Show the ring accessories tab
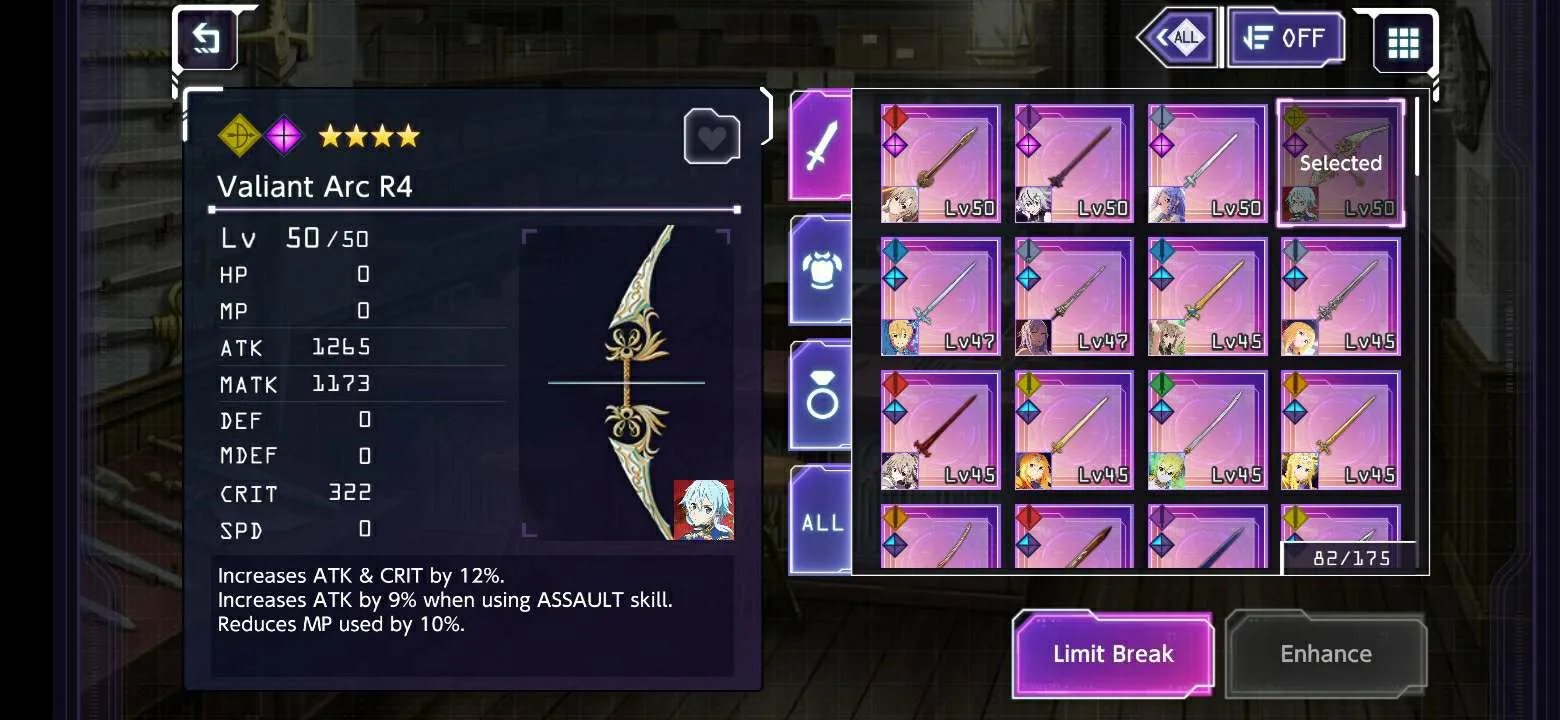Viewport: 1560px width, 720px height. tap(820, 396)
